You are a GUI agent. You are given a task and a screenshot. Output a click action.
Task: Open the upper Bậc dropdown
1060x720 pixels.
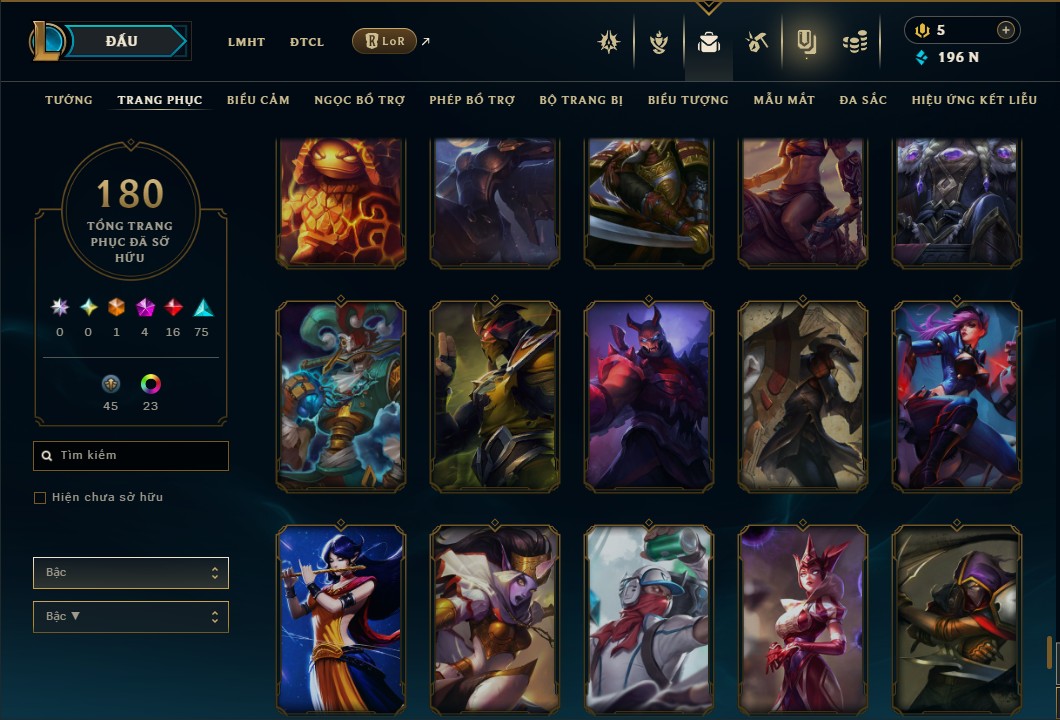tap(131, 573)
